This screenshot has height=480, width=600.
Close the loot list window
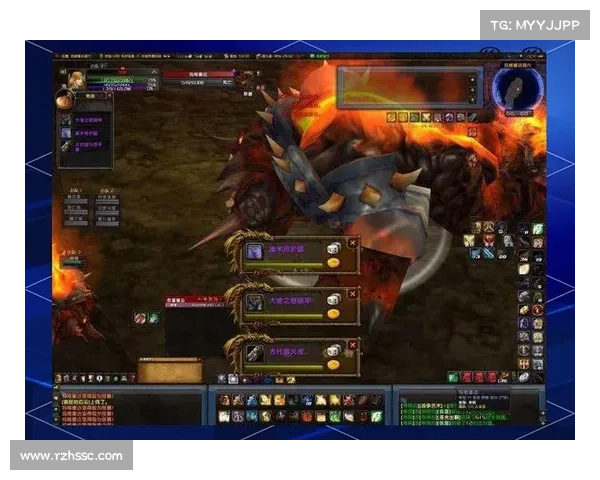pyautogui.click(x=108, y=97)
